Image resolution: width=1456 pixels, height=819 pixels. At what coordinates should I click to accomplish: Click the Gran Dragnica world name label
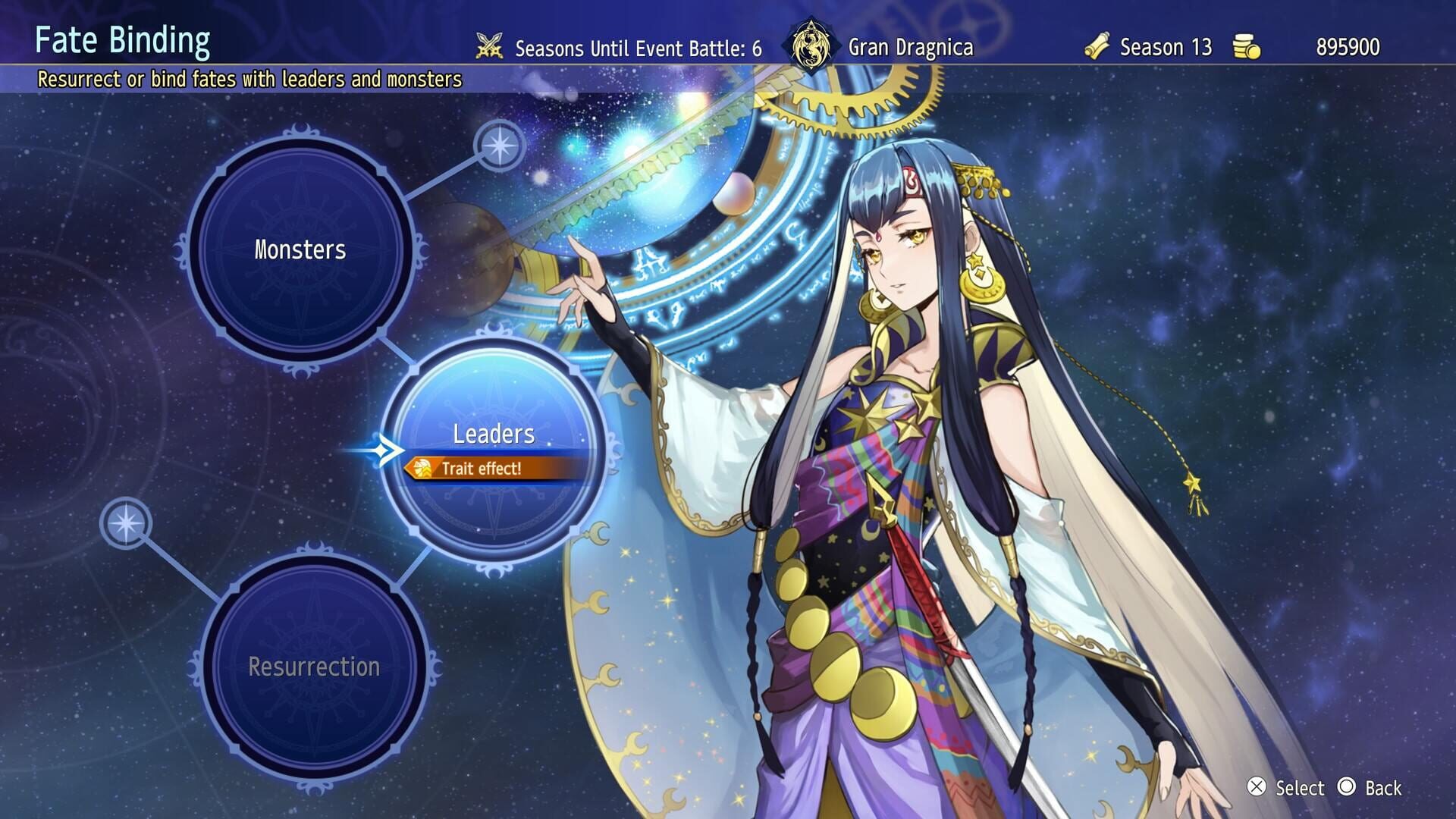point(912,47)
